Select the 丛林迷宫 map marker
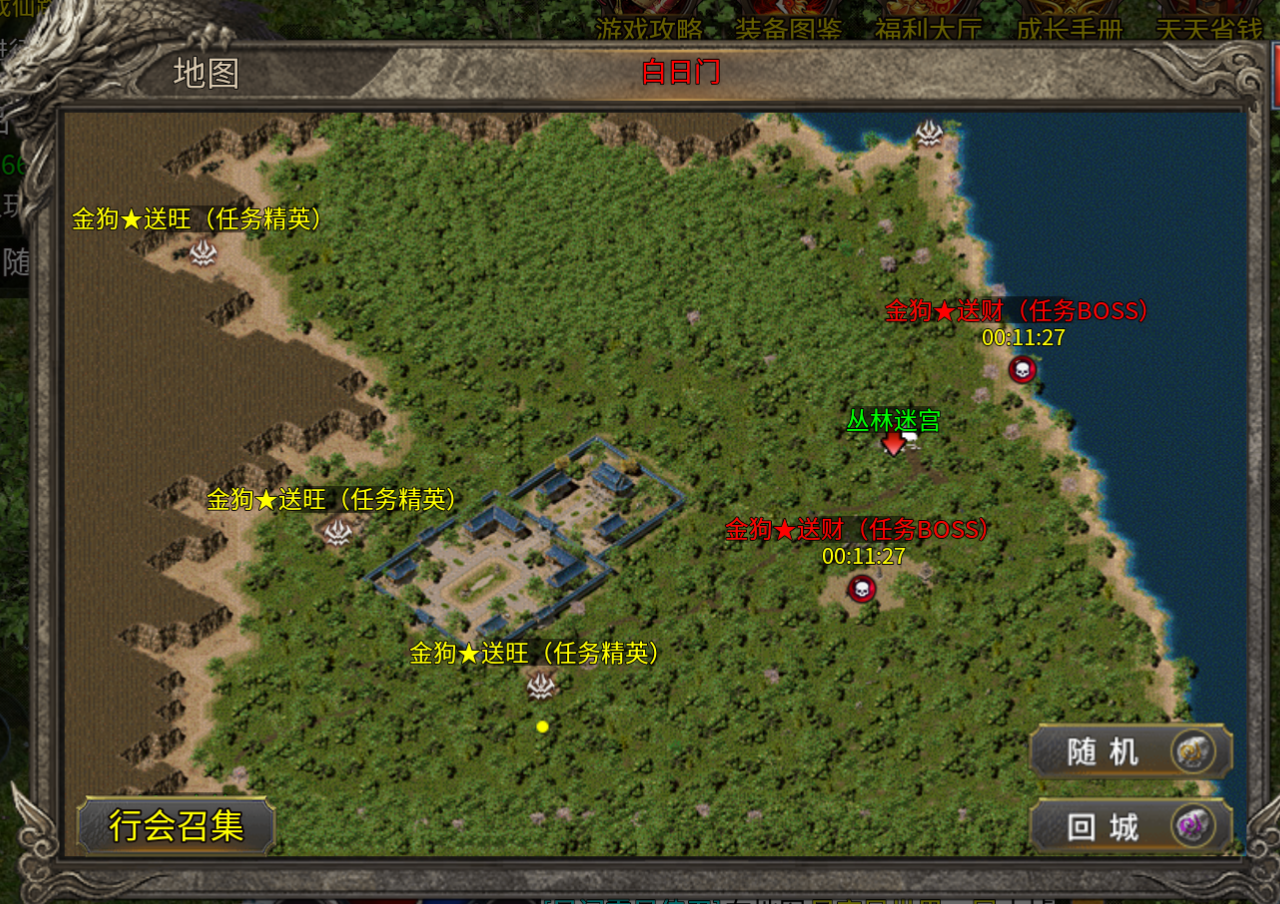 tap(893, 442)
